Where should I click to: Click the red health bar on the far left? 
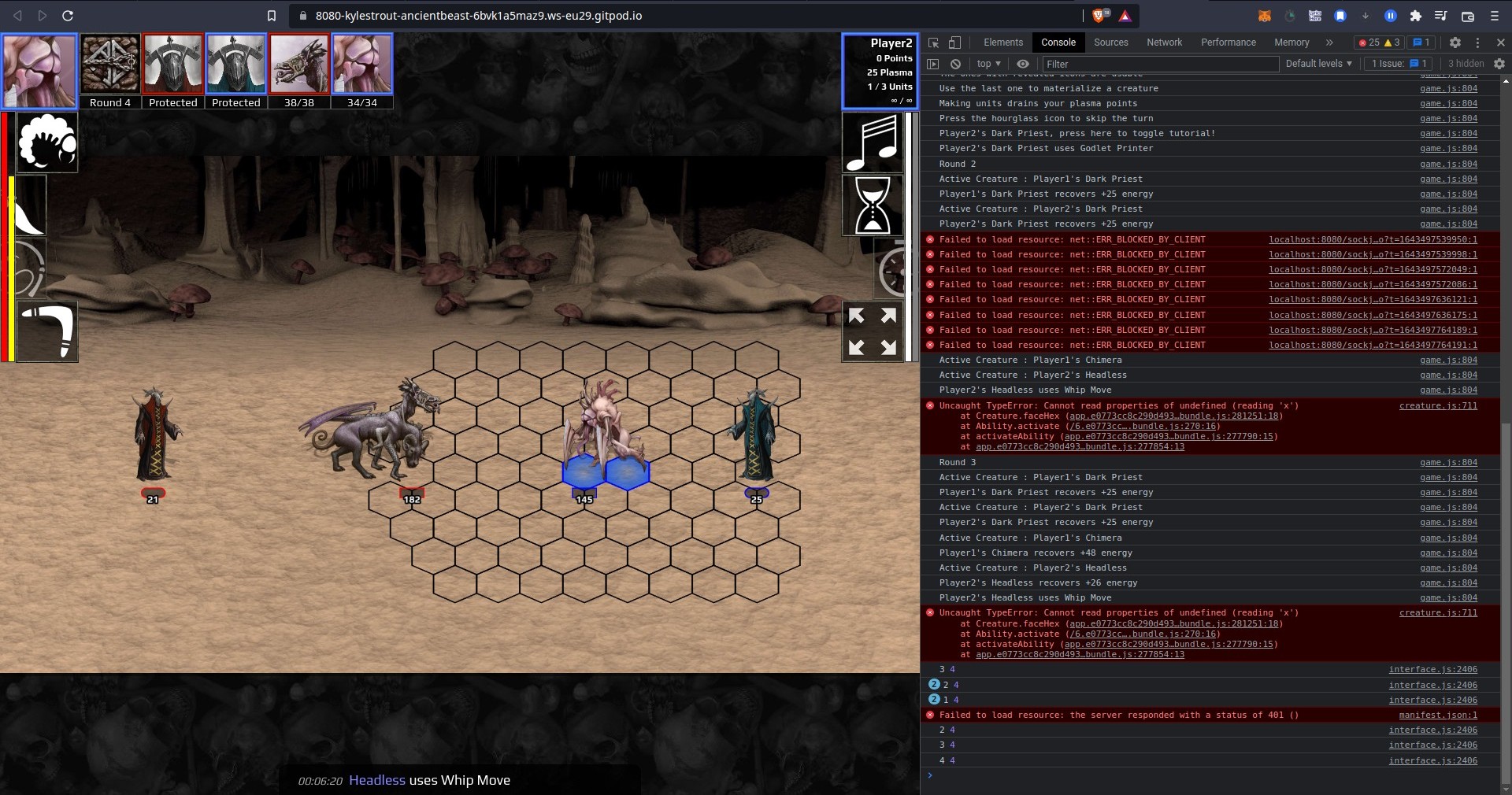pos(6,236)
